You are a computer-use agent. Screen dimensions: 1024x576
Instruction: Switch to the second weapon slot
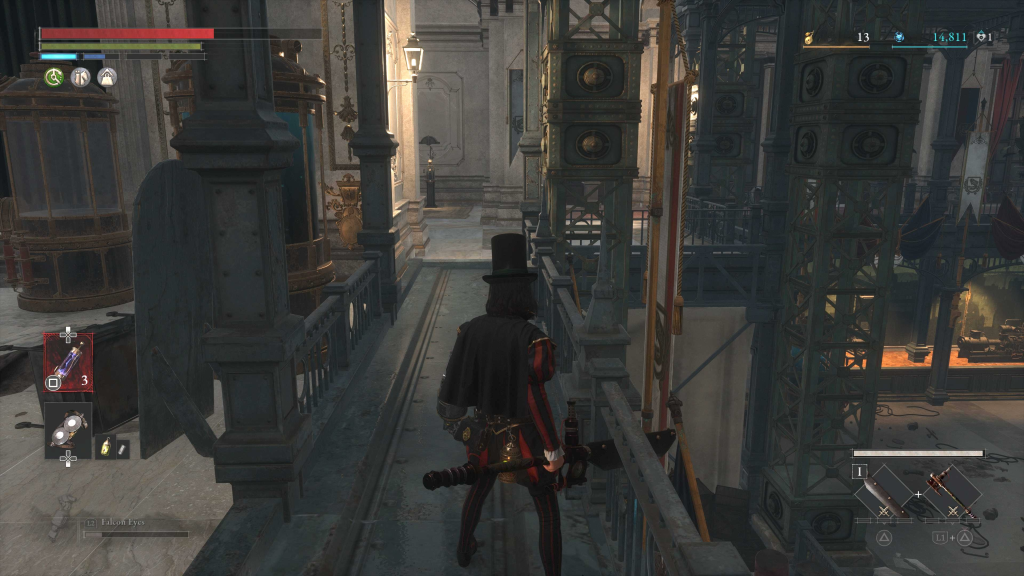tap(949, 492)
